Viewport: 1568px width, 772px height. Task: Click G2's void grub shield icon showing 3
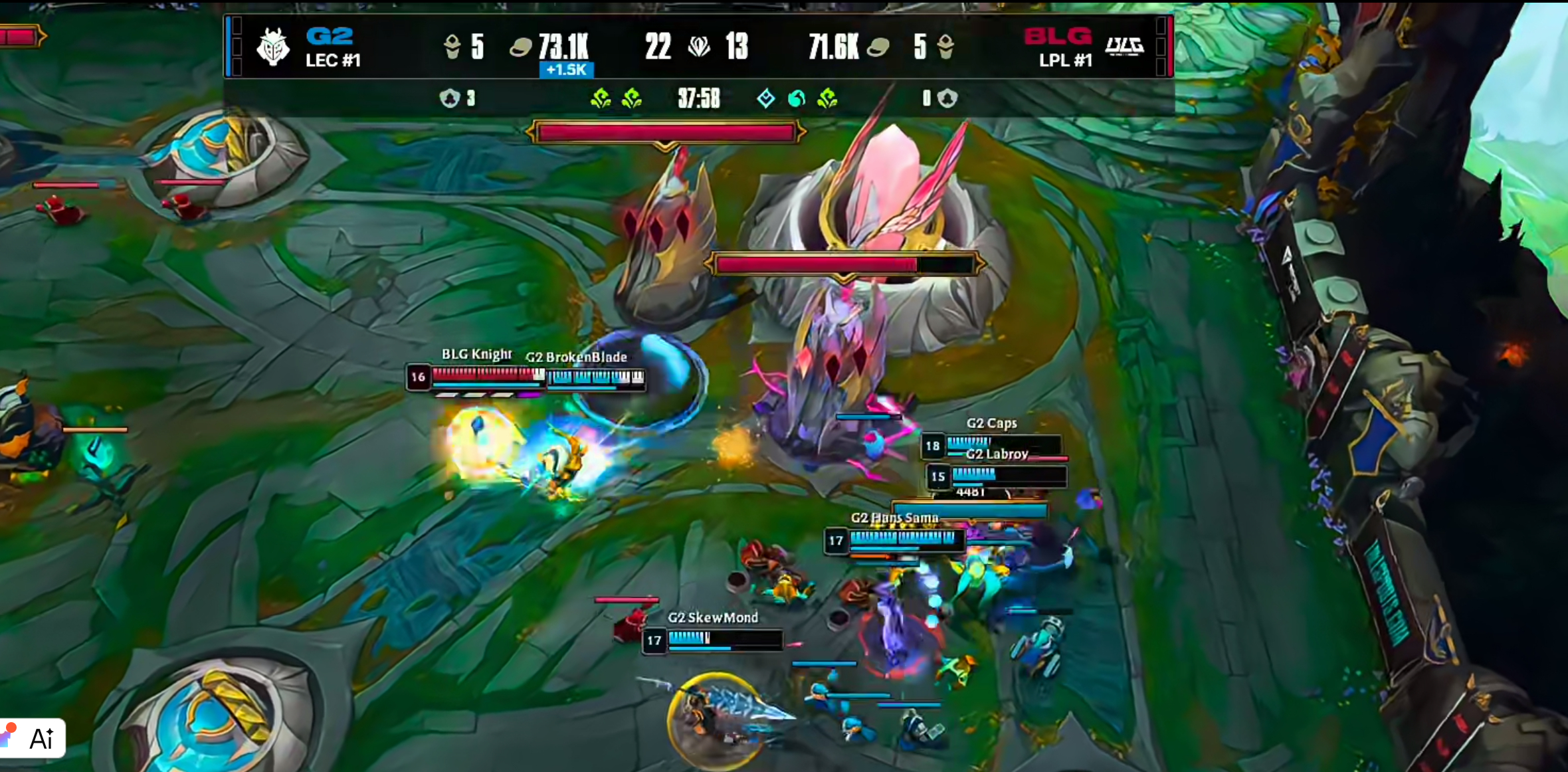click(450, 98)
